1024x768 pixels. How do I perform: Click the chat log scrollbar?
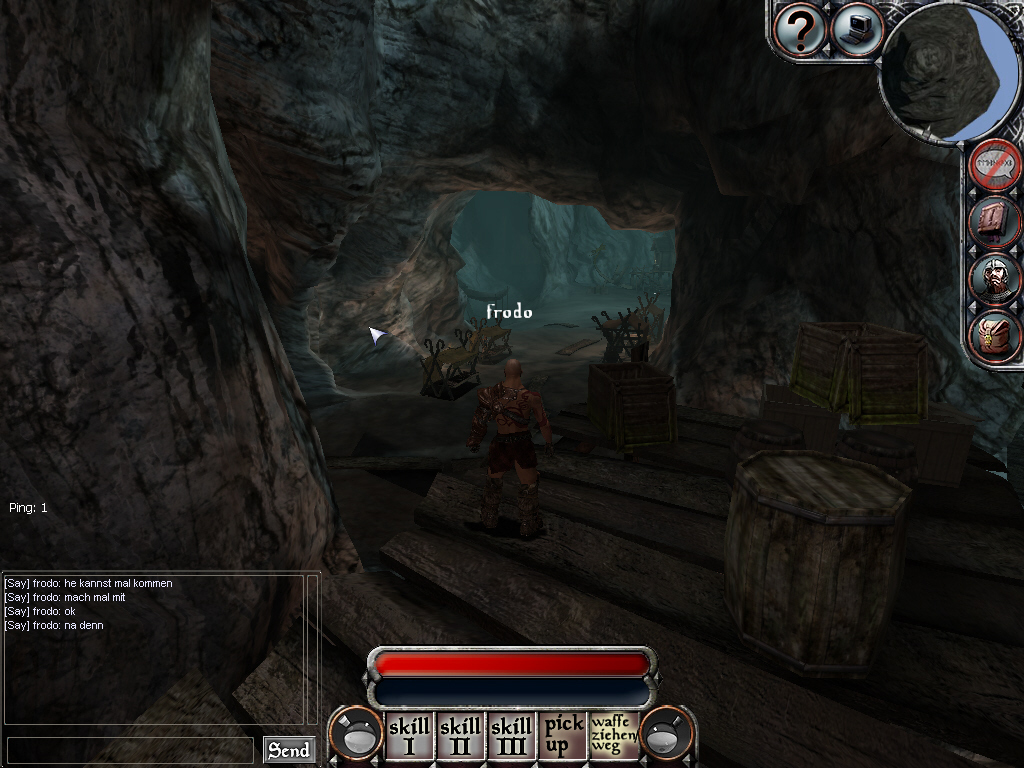[312, 648]
